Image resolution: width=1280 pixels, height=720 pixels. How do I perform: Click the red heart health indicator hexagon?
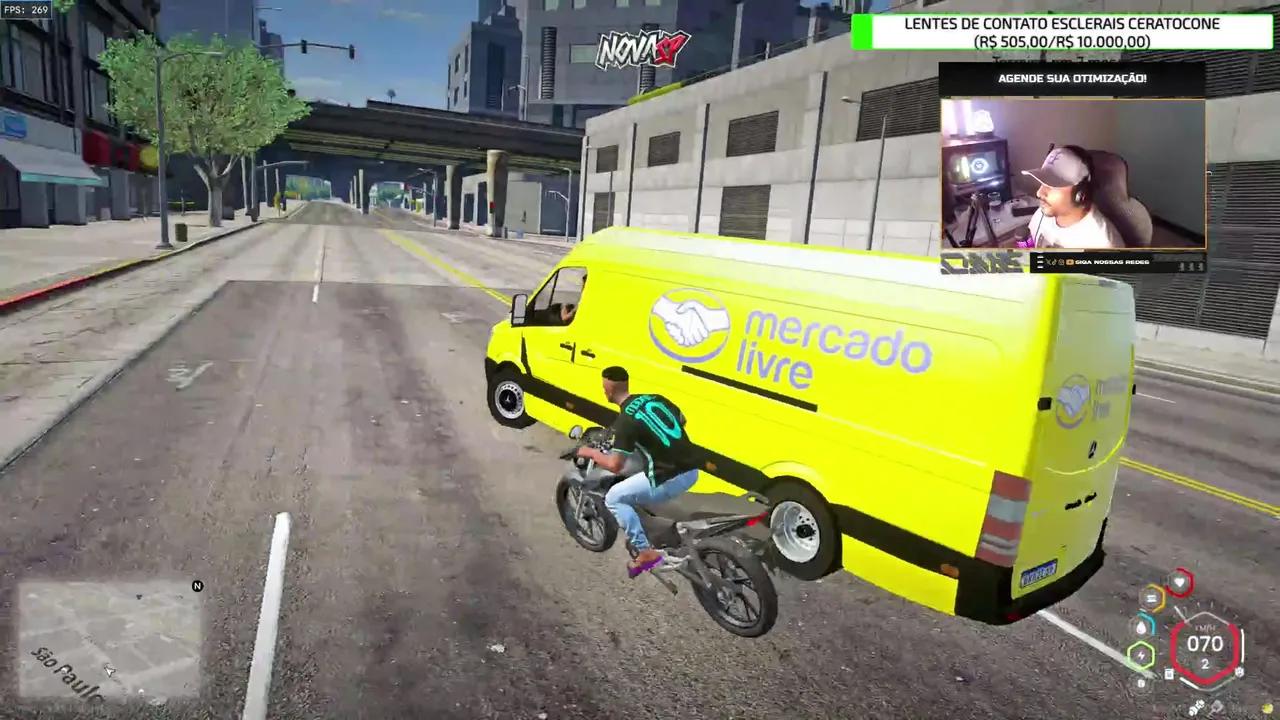[x=1179, y=582]
